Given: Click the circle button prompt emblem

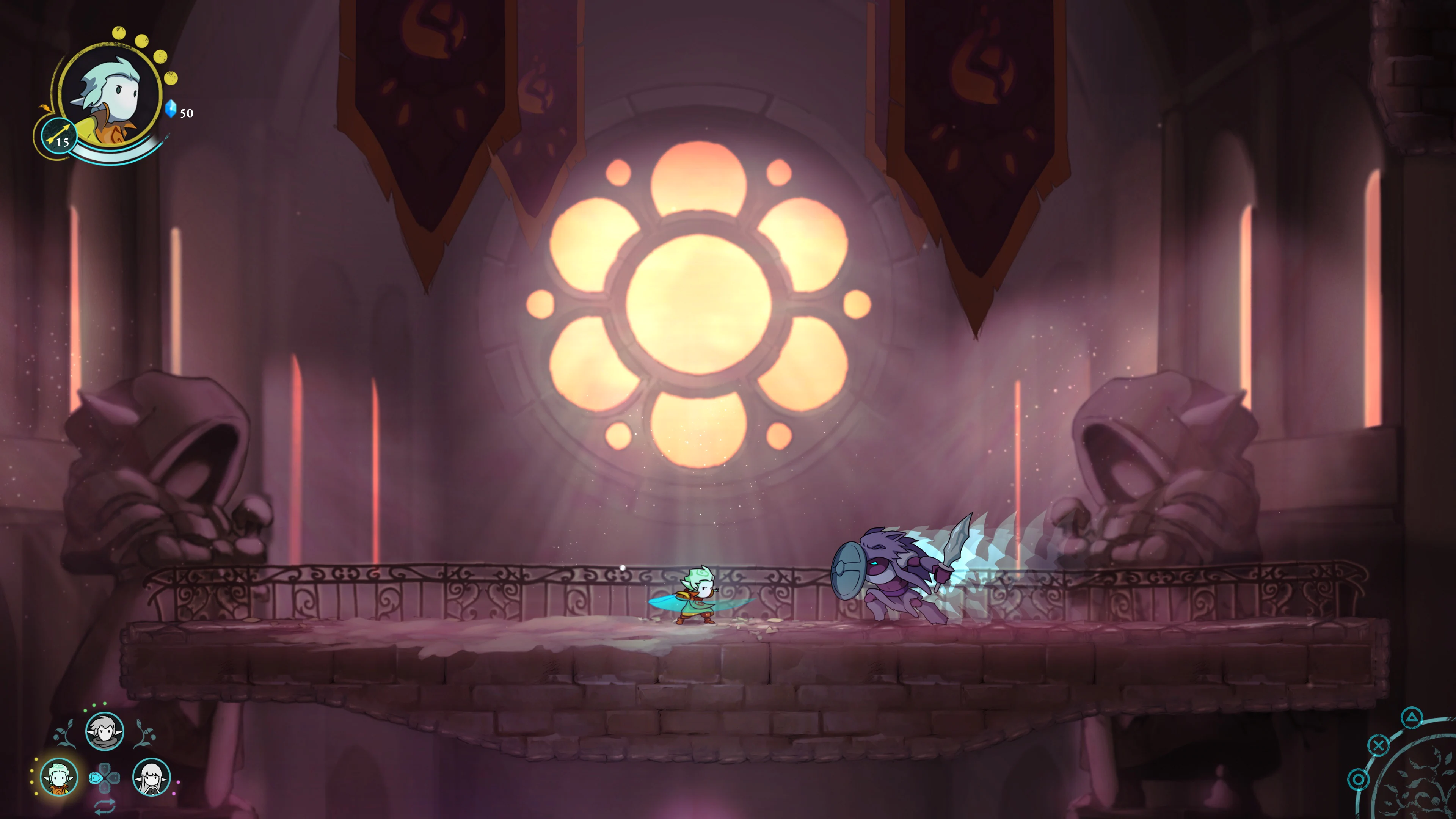Looking at the screenshot, I should coord(1359,780).
